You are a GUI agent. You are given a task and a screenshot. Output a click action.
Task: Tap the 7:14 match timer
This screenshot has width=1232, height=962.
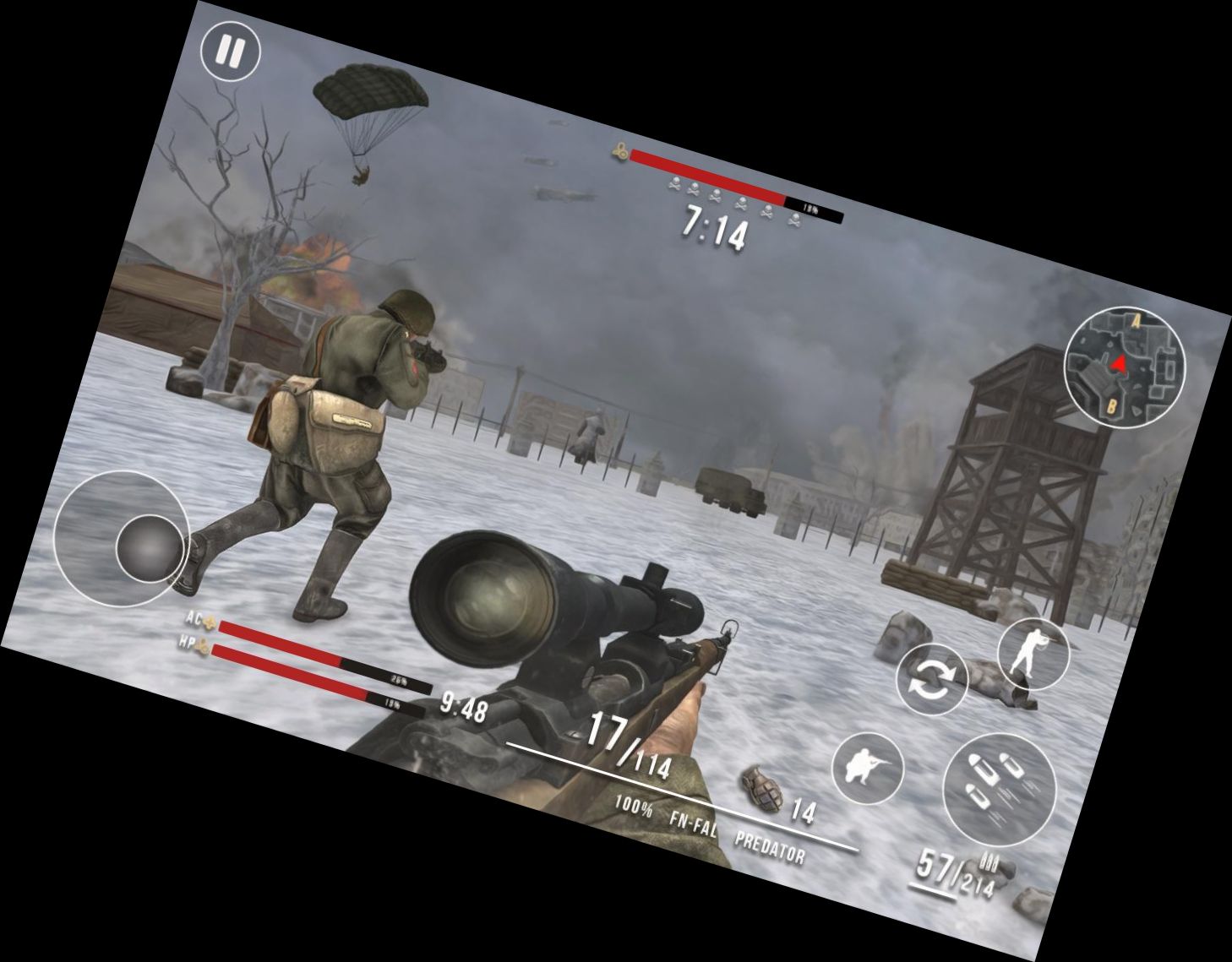pyautogui.click(x=715, y=228)
